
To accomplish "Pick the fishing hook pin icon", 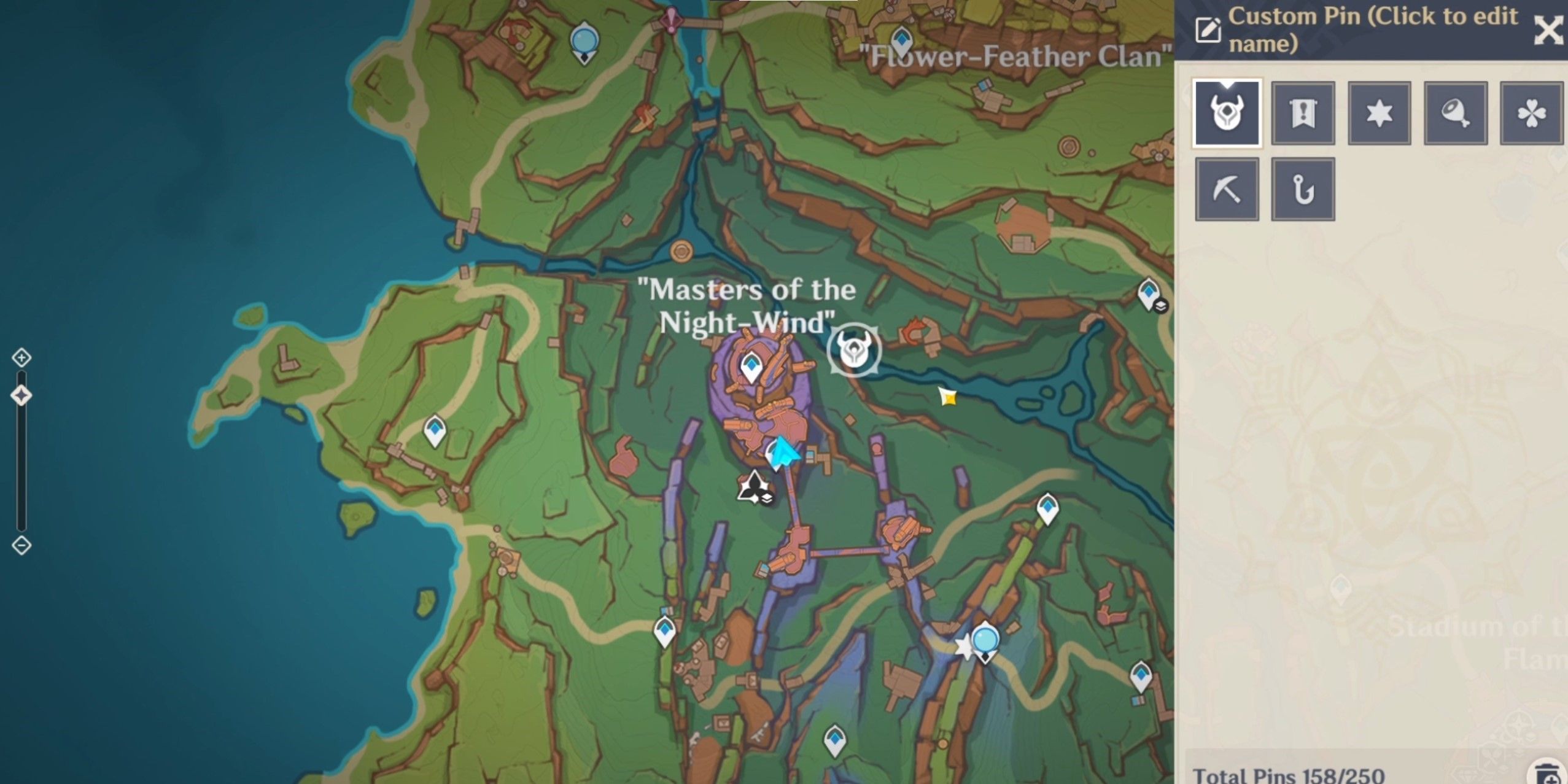I will tap(1303, 189).
